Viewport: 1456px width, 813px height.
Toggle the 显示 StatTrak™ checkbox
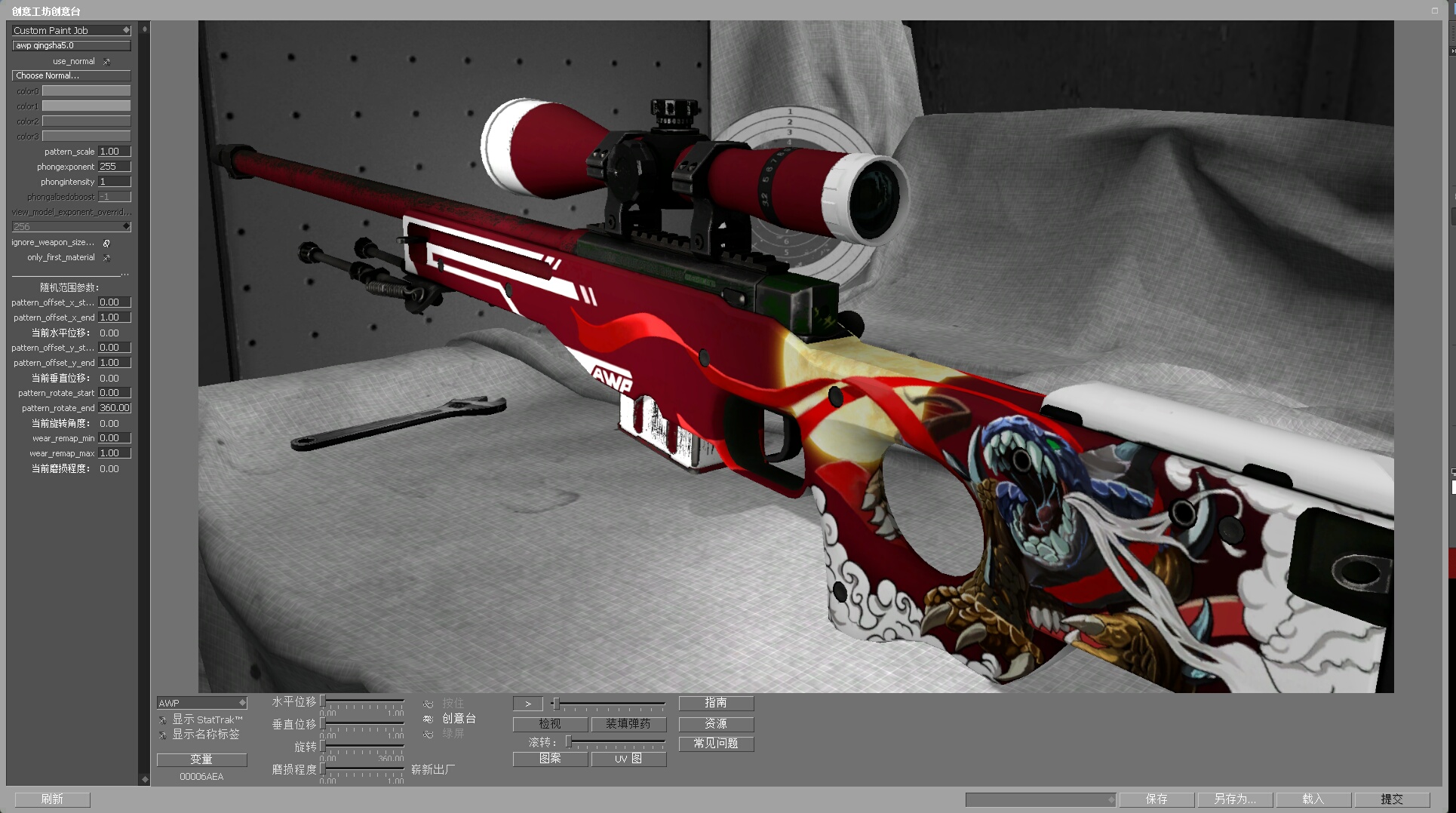163,720
